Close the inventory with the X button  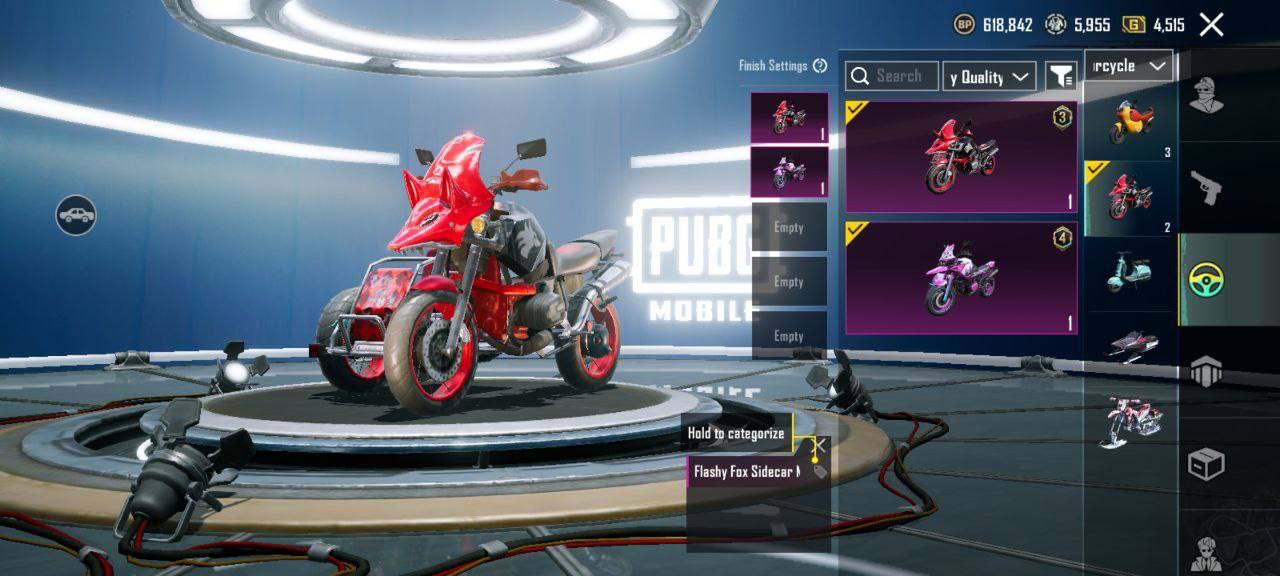click(x=1211, y=25)
